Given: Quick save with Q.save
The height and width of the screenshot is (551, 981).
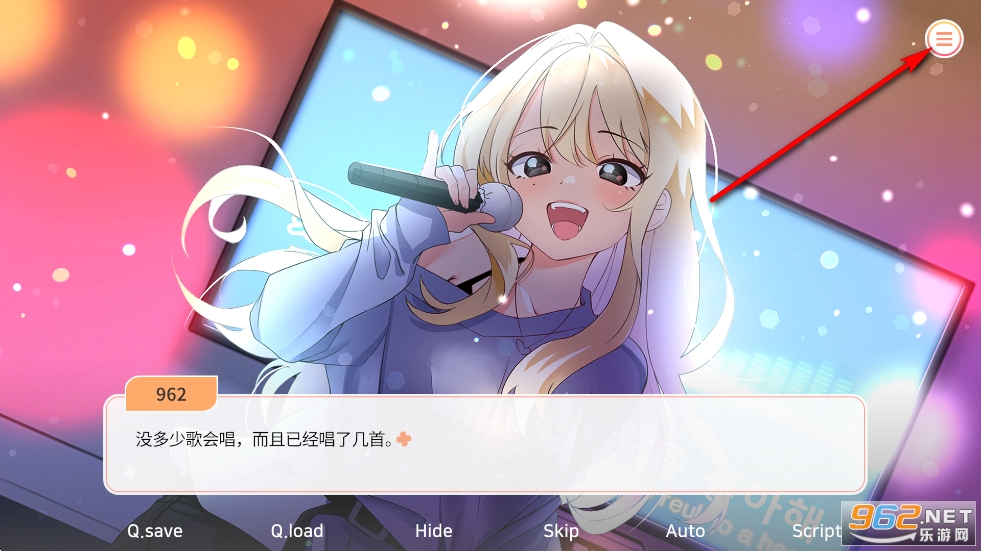Looking at the screenshot, I should 155,531.
